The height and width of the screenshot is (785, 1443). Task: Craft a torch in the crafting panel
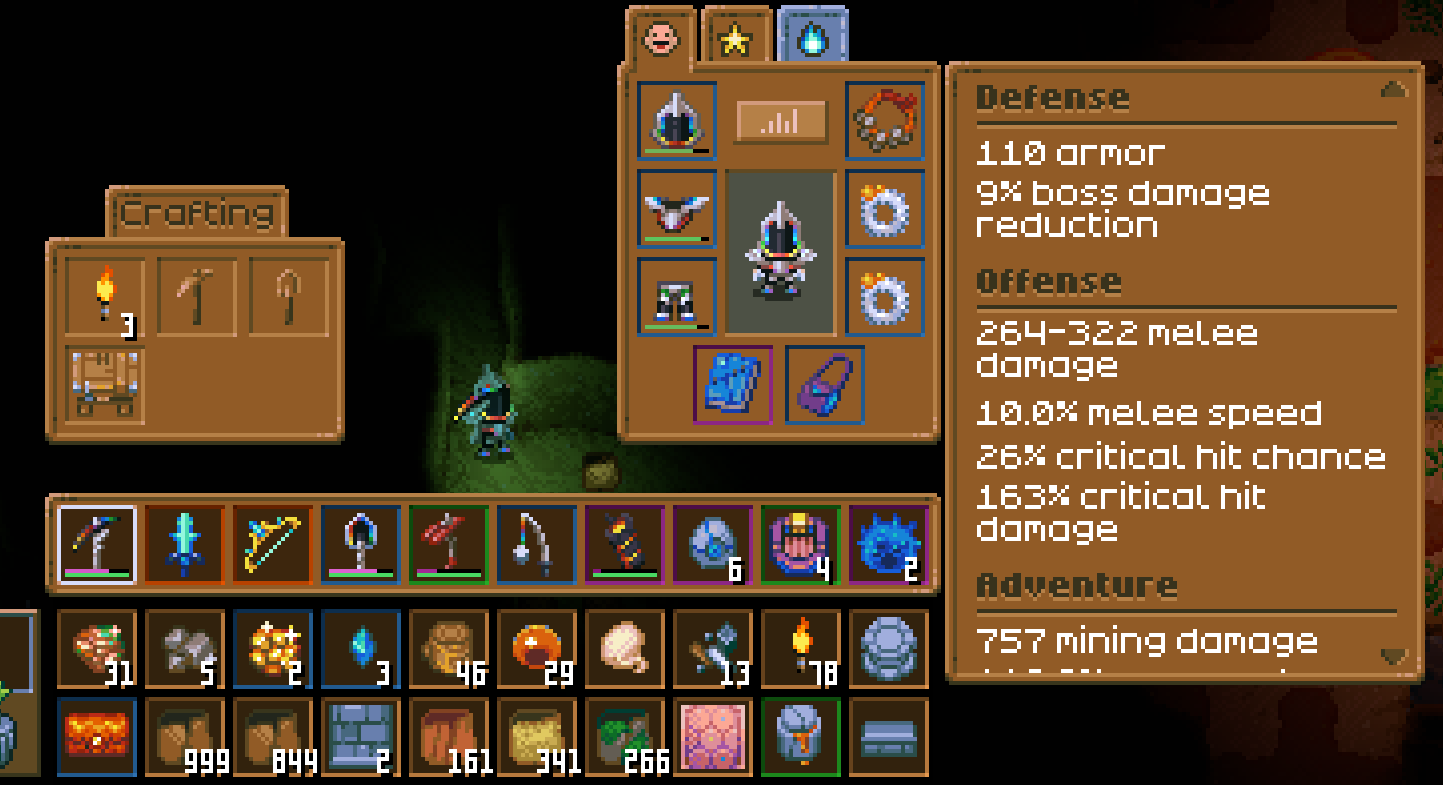pyautogui.click(x=105, y=297)
